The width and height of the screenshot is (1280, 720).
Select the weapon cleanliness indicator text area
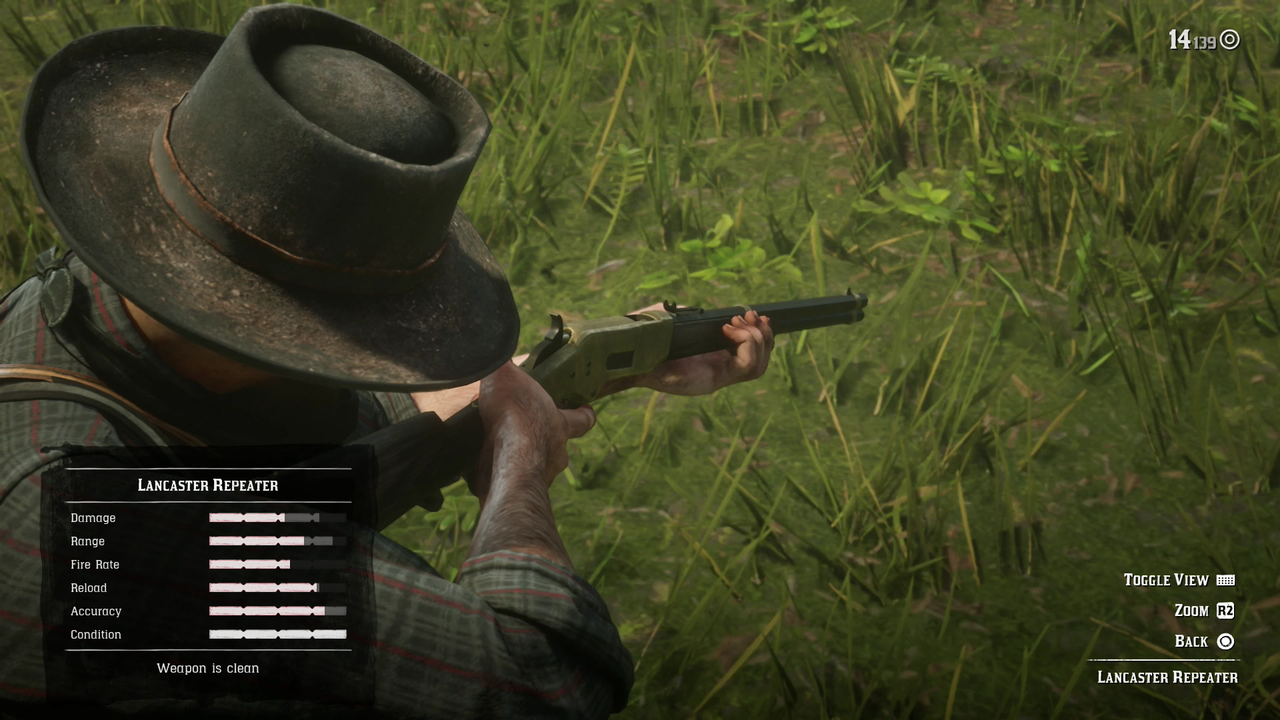click(x=207, y=668)
